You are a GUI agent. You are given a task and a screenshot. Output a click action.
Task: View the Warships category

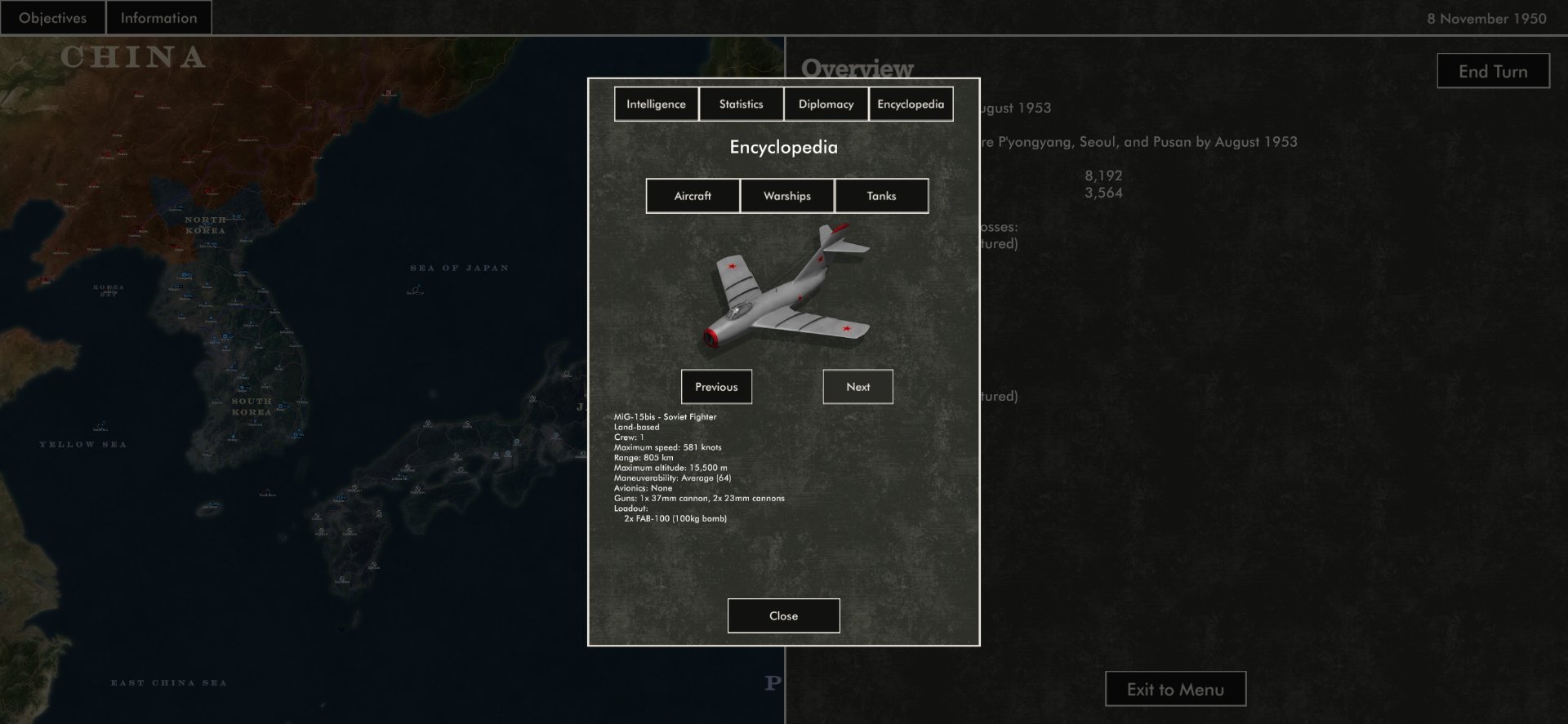787,196
